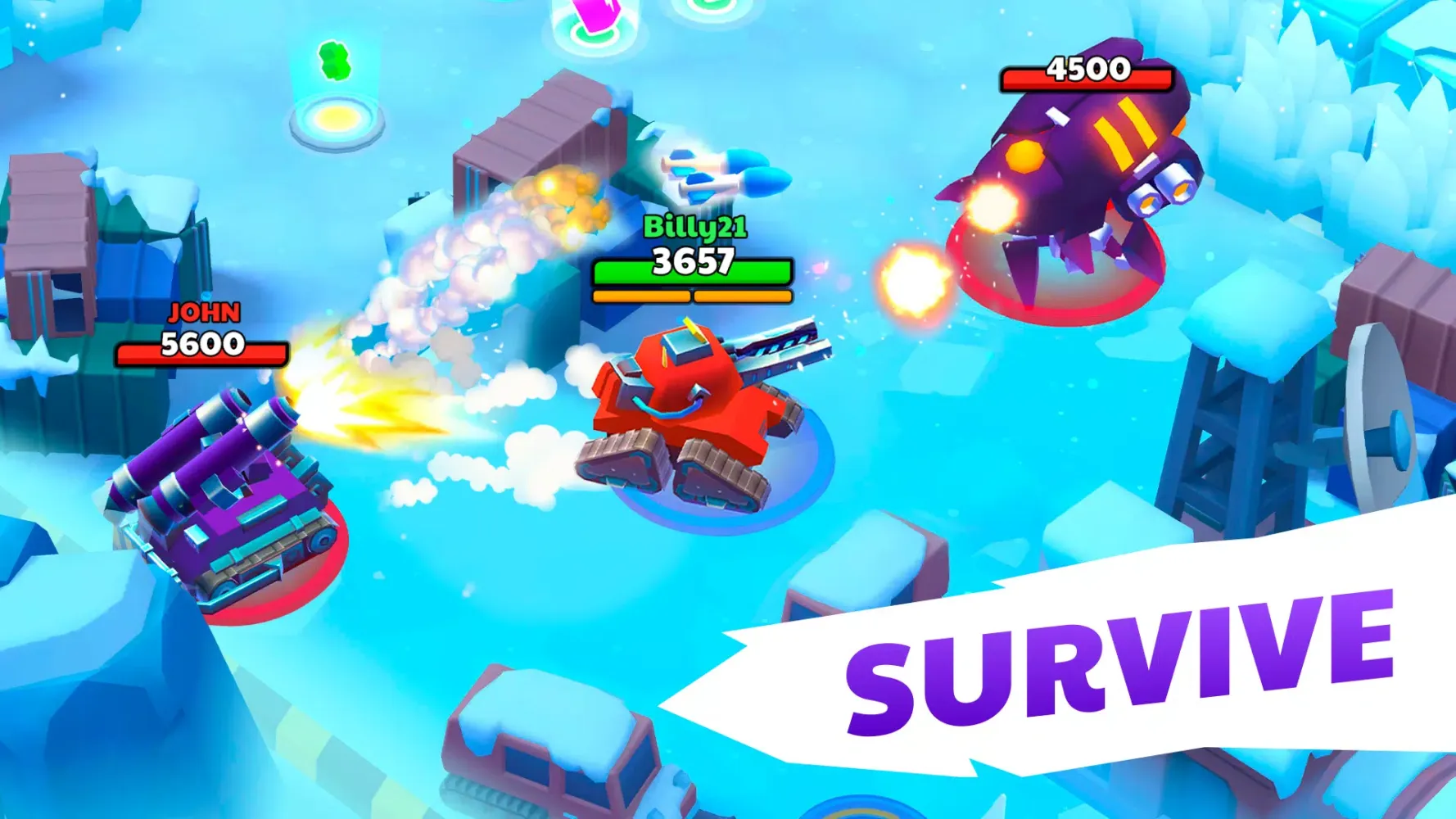Click the 4500 health bar of the mech
1456x819 pixels.
point(1087,79)
